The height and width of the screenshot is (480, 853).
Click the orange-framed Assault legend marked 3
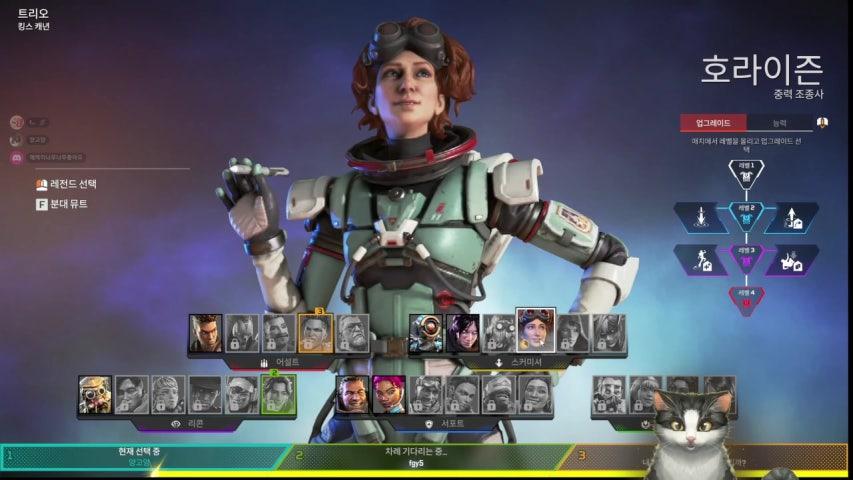tap(315, 333)
